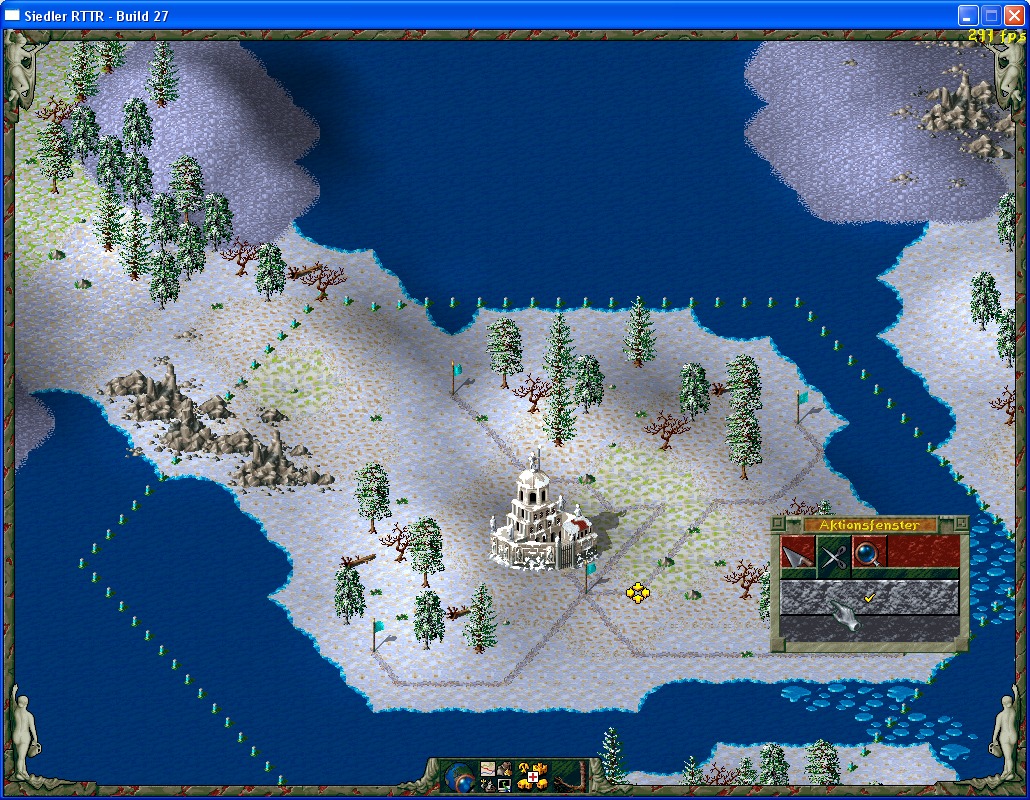Close the Siedler RTTR window
Image resolution: width=1030 pixels, height=800 pixels.
[1014, 15]
